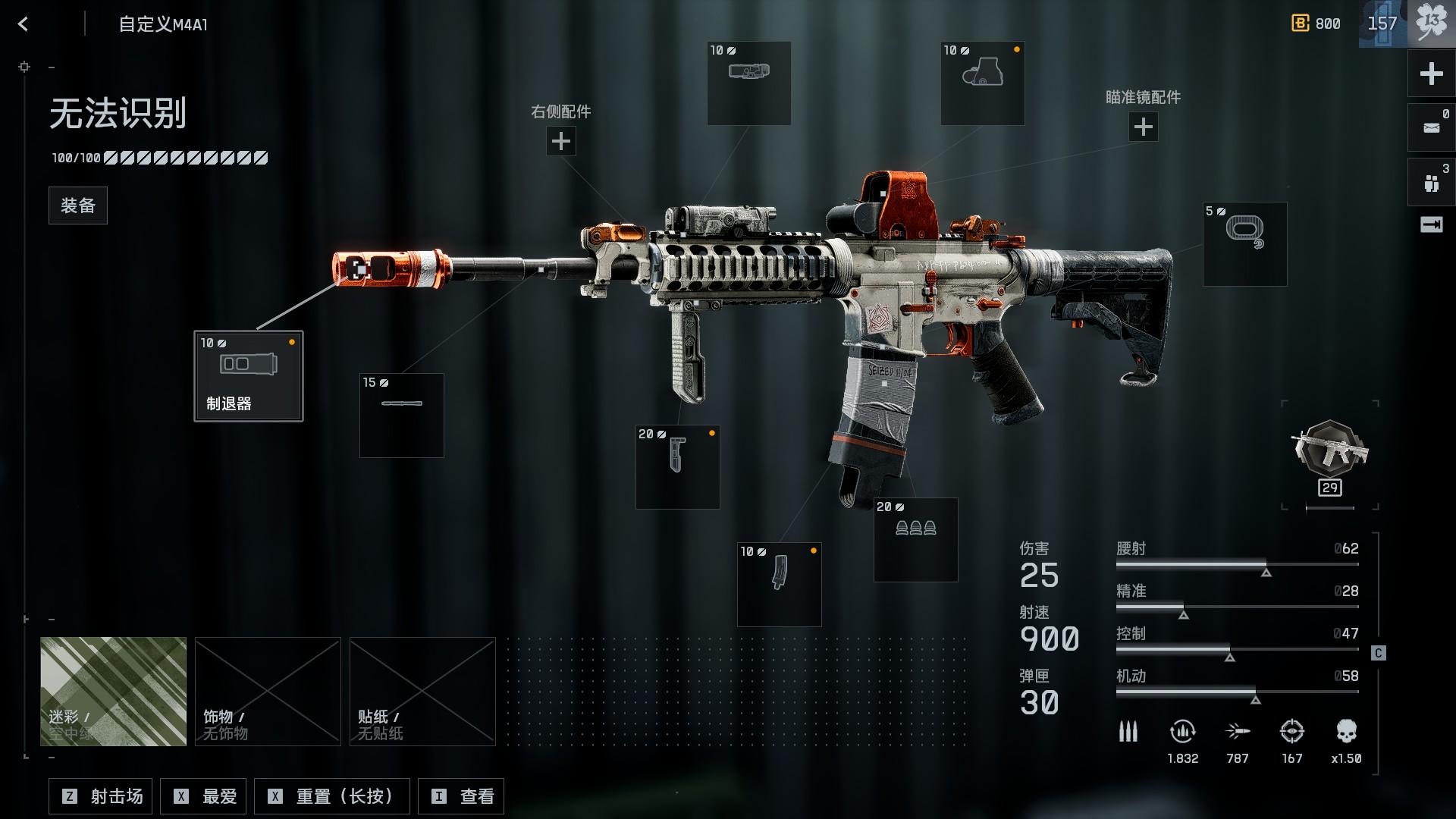
Task: Click the 查看 inspect button
Action: click(x=461, y=796)
